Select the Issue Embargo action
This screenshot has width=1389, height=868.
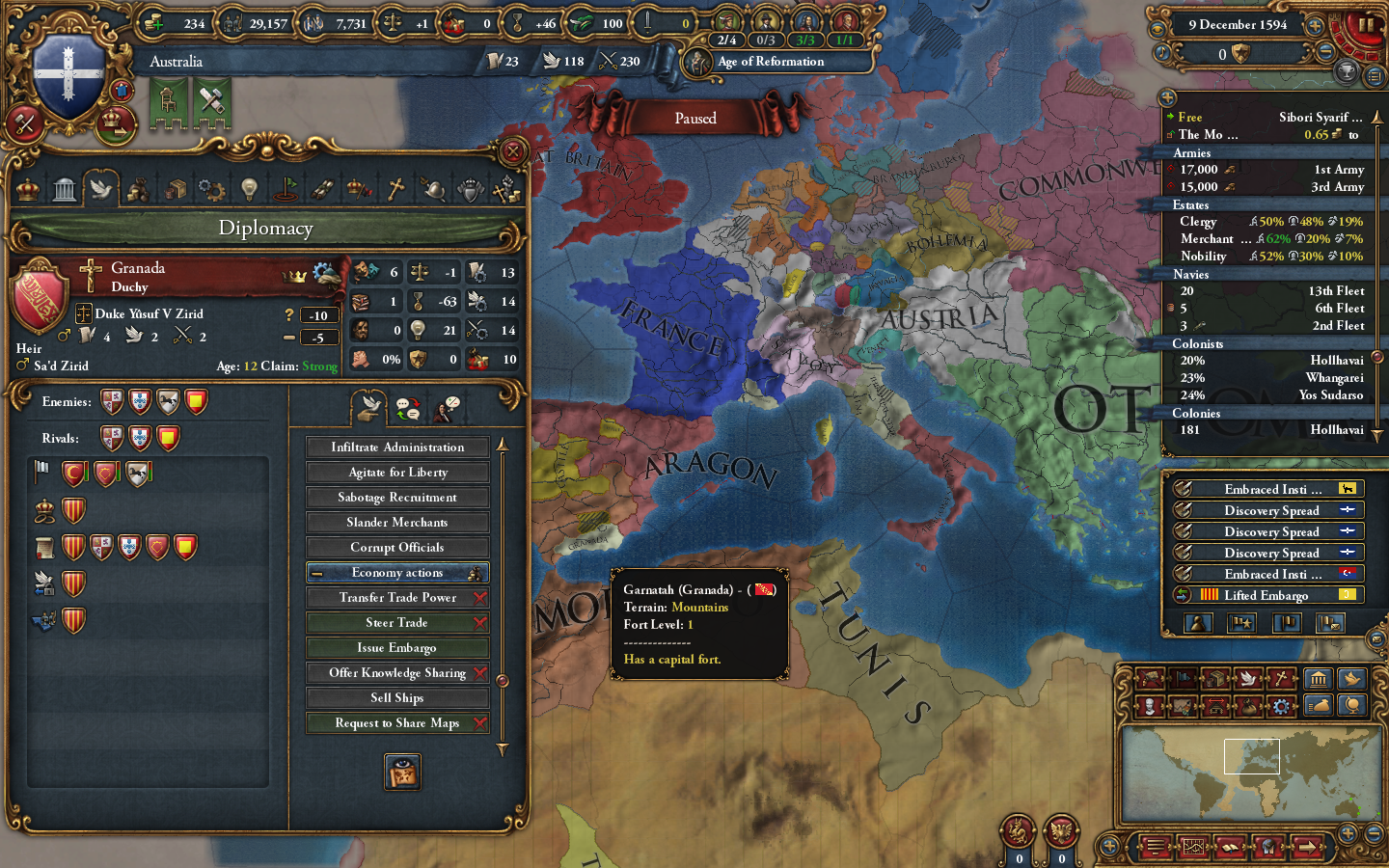(x=396, y=647)
